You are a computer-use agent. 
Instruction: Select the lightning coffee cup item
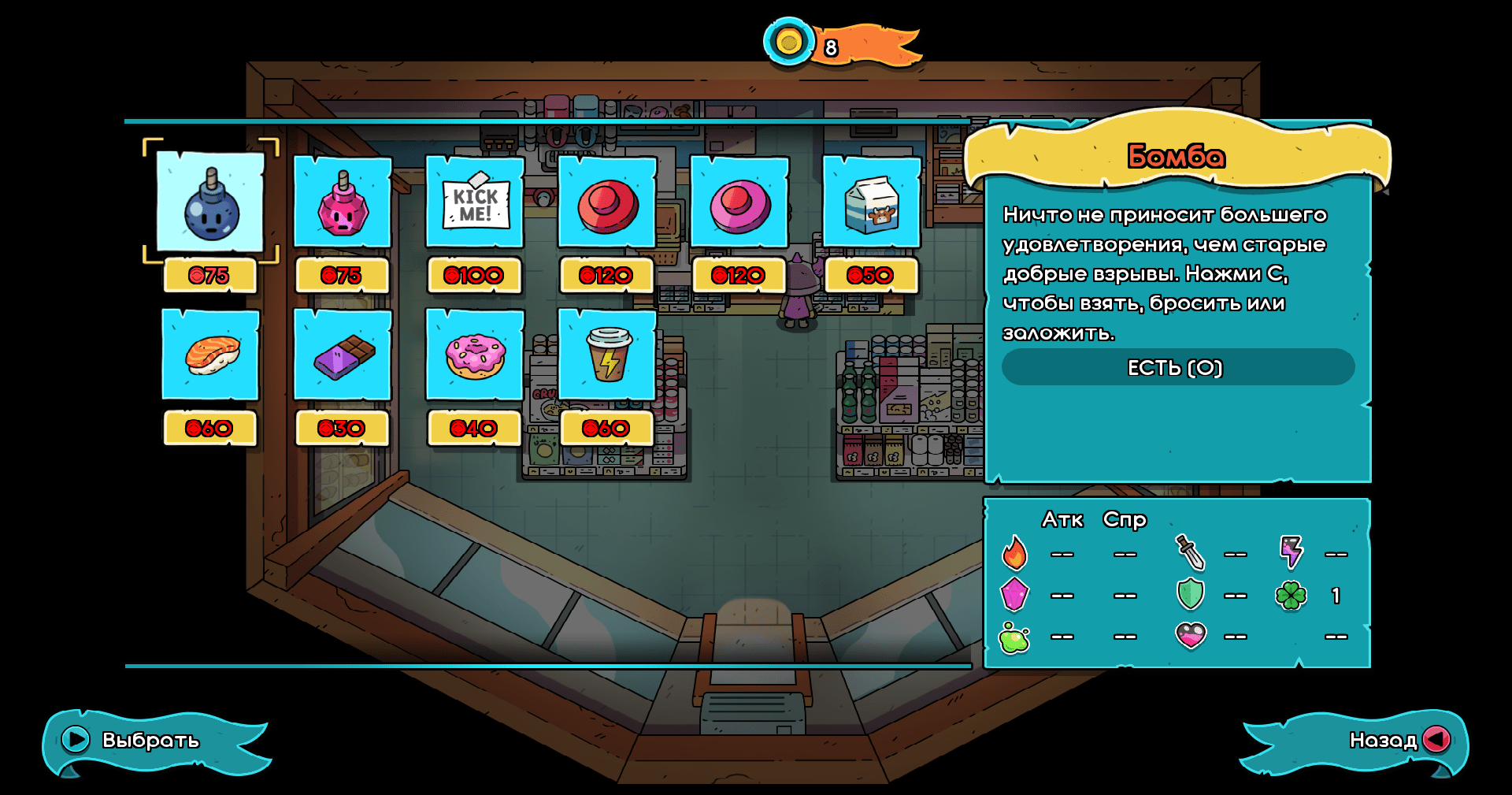tap(607, 355)
